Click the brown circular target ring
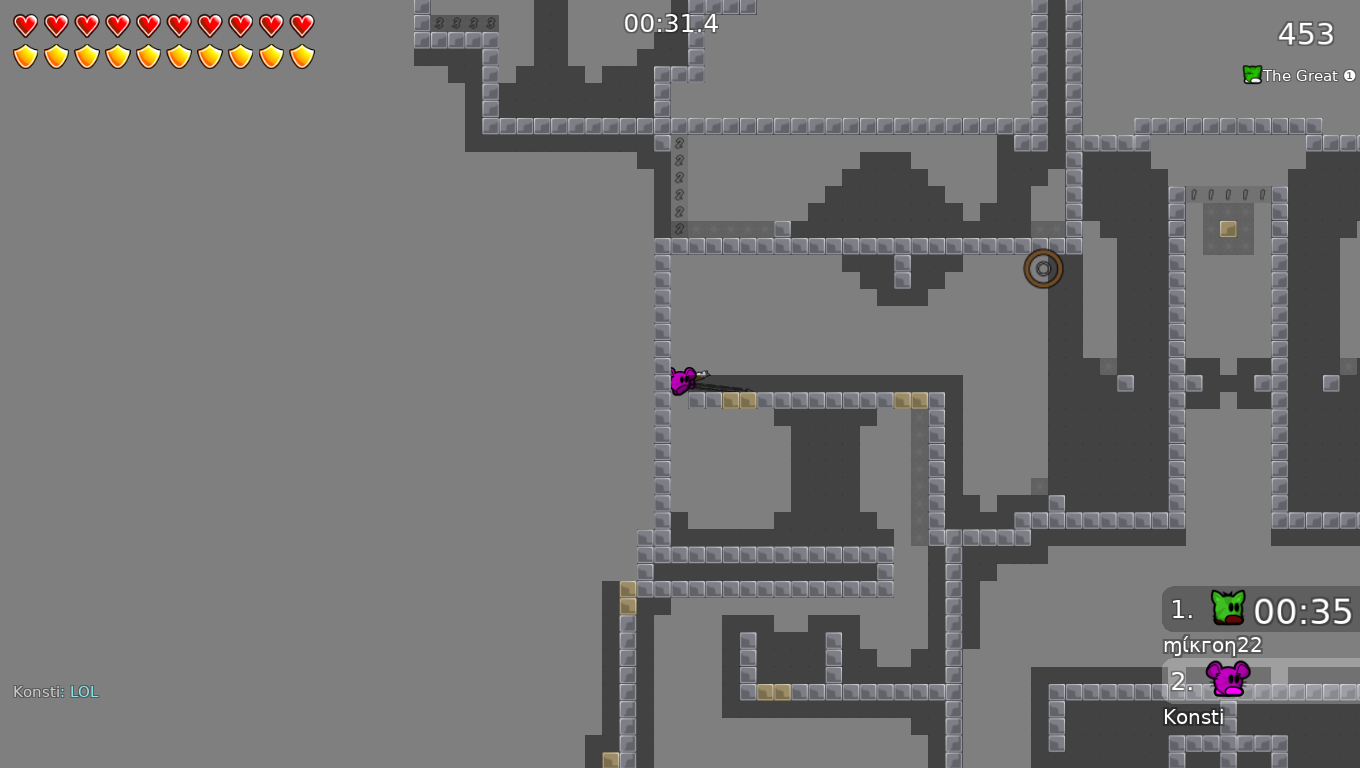The width and height of the screenshot is (1360, 768). [1043, 268]
